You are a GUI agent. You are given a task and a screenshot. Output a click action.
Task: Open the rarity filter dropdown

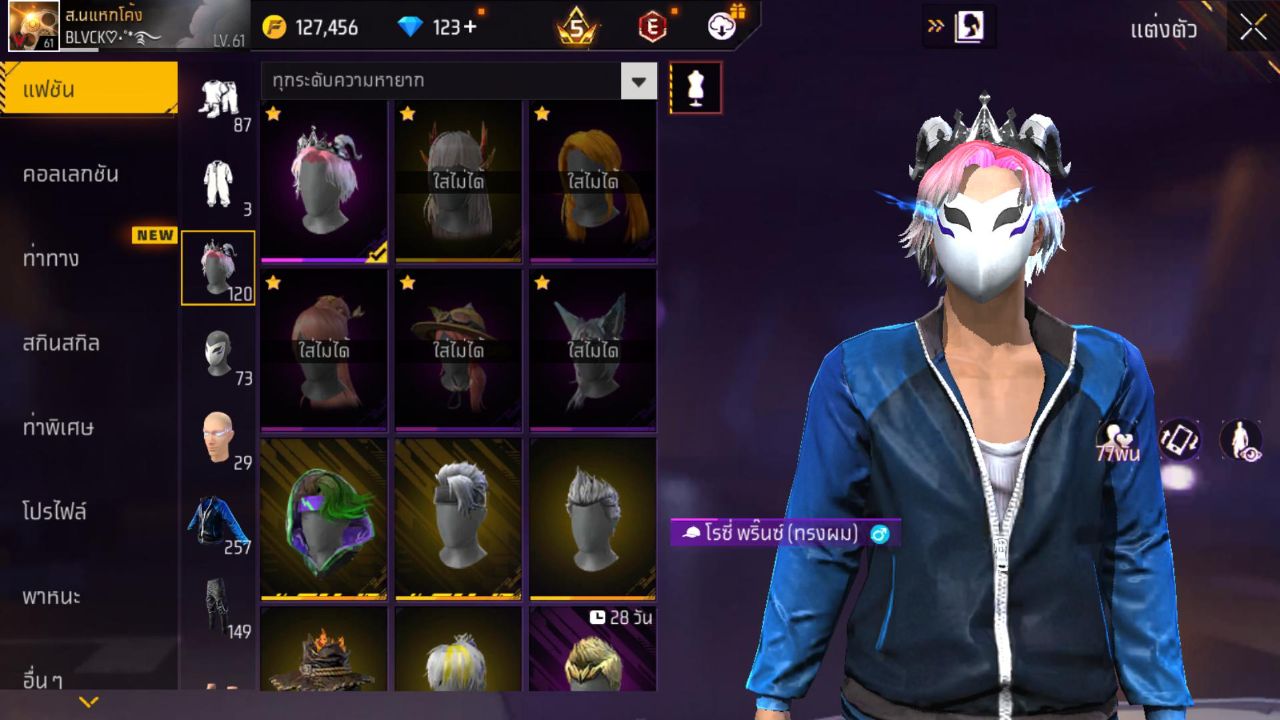639,82
